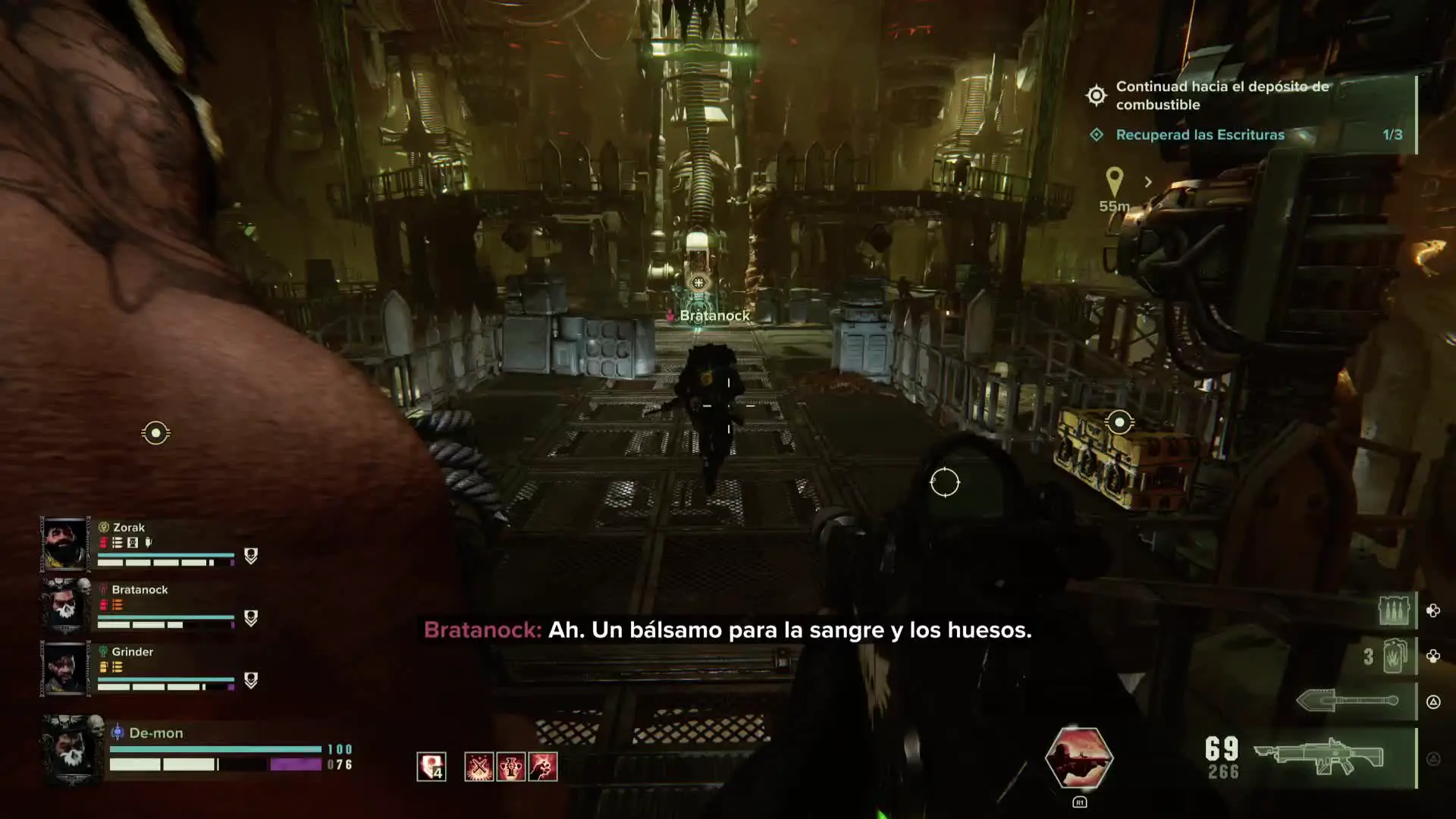Screen dimensions: 1456x819
Task: Select the rifle weapon slot
Action: click(x=1319, y=758)
